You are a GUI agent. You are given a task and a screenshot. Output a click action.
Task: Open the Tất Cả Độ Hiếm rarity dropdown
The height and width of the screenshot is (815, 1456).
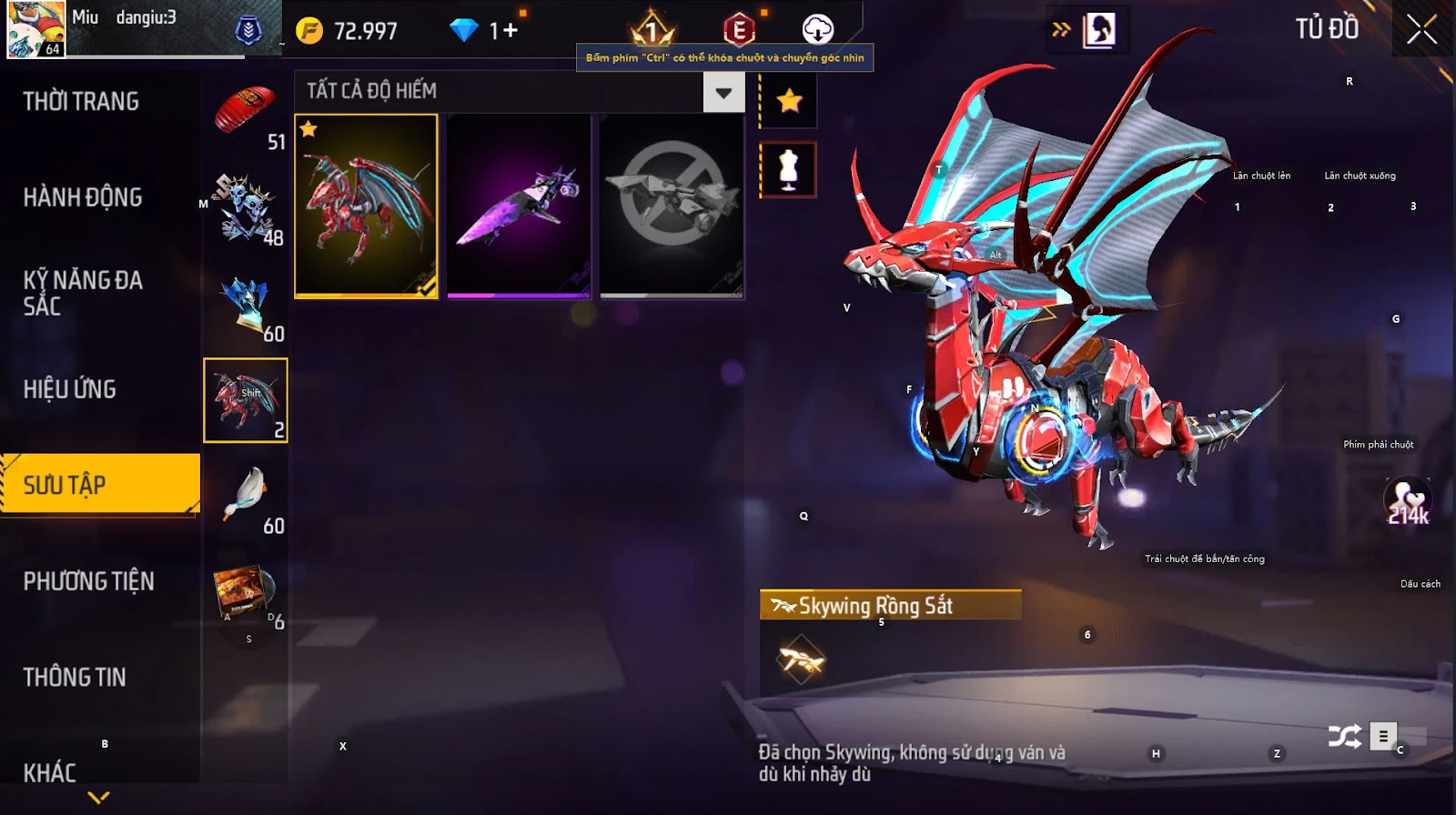pos(723,92)
